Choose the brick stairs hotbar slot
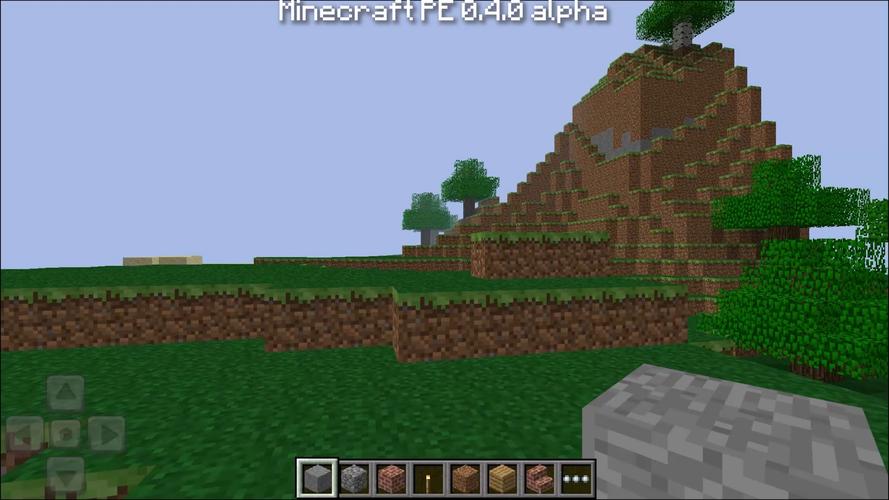 pyautogui.click(x=539, y=478)
